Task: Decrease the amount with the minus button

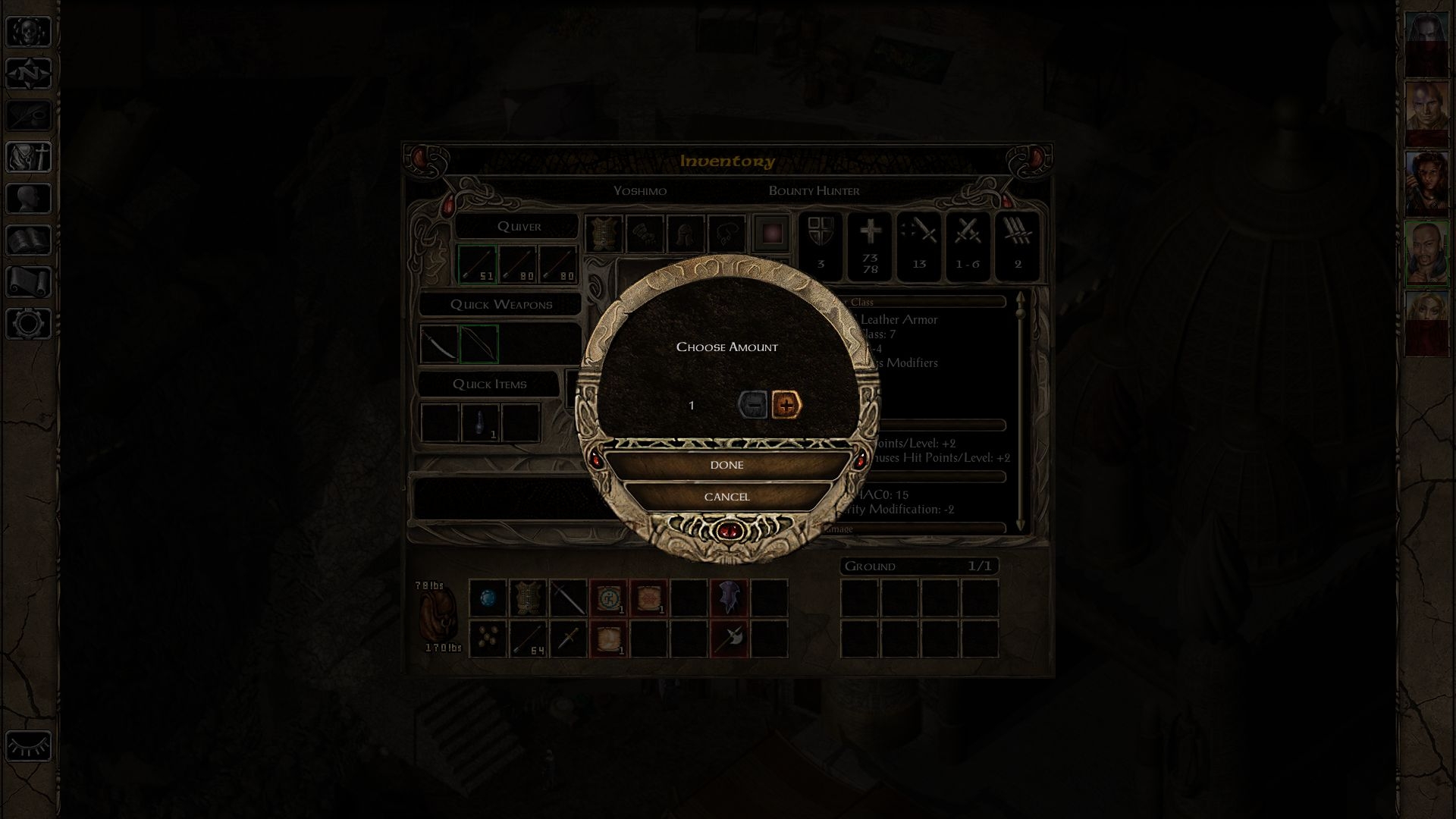Action: 753,405
